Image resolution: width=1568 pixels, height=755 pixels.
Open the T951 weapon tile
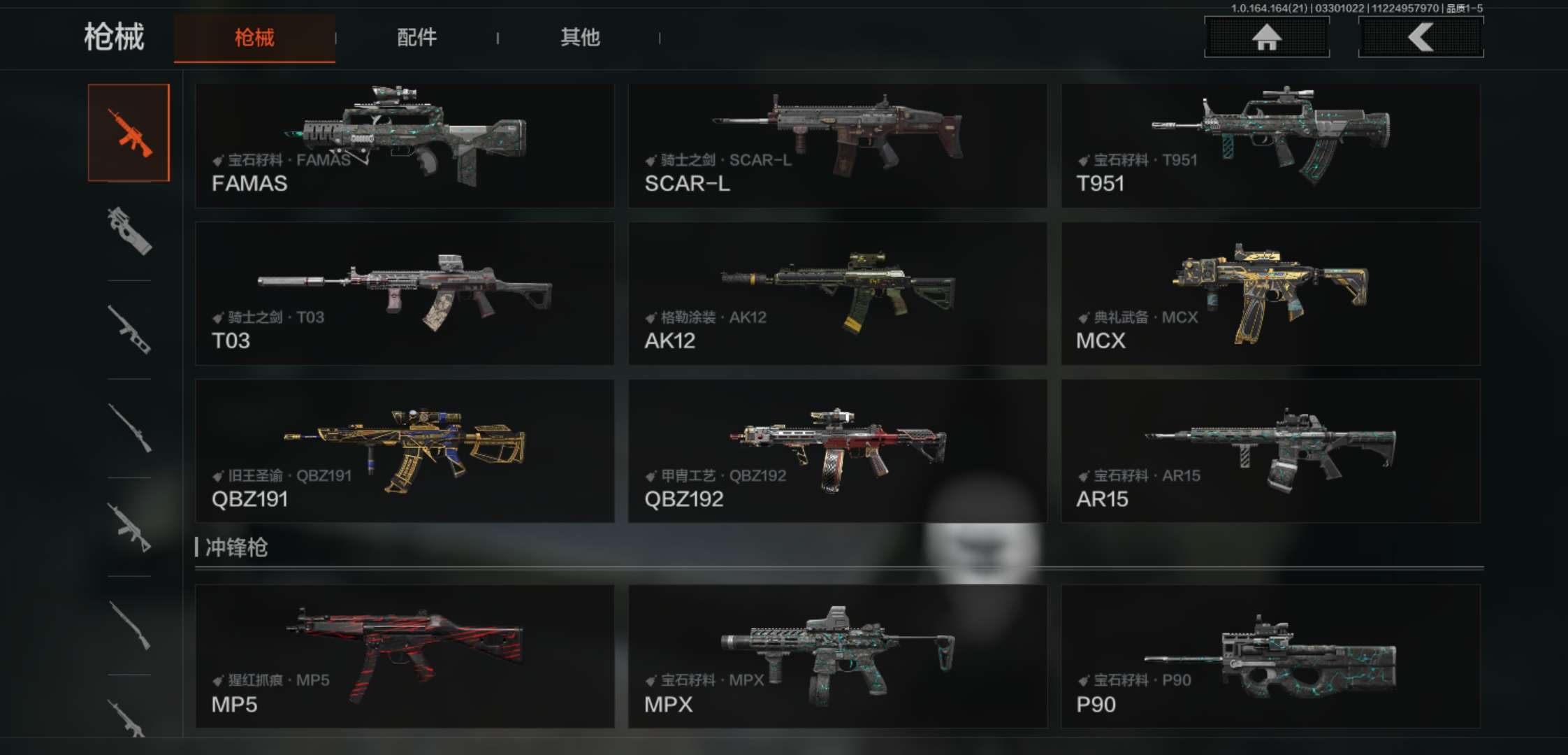coord(1270,145)
